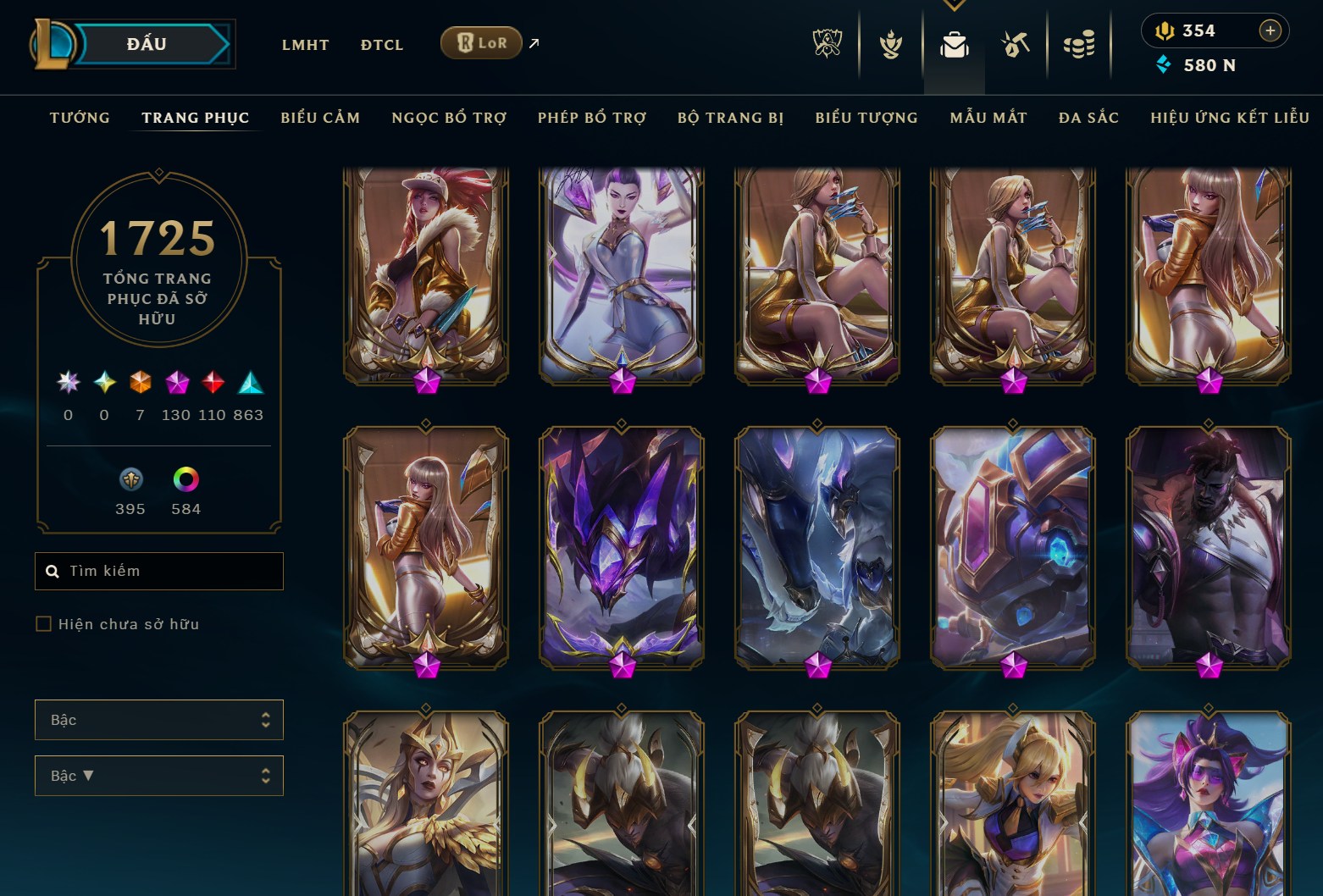Click the Tìm kiếm search field
1323x896 pixels.
[158, 571]
